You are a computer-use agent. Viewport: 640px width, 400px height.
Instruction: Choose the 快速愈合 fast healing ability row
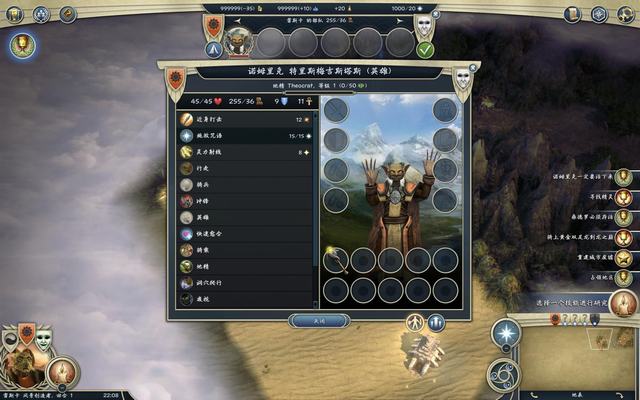pos(247,233)
